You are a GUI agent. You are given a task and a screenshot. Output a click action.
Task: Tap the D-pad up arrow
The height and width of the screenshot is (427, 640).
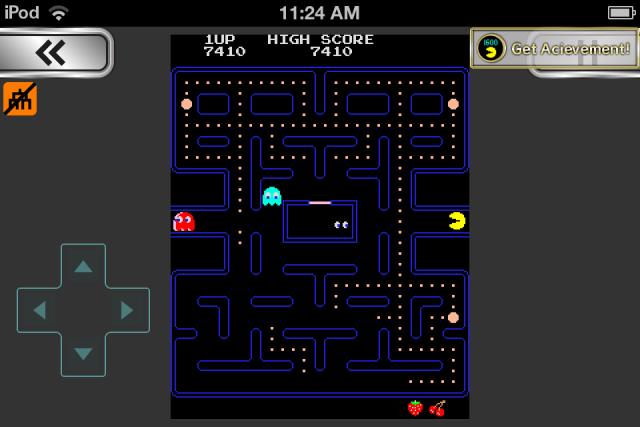[83, 266]
